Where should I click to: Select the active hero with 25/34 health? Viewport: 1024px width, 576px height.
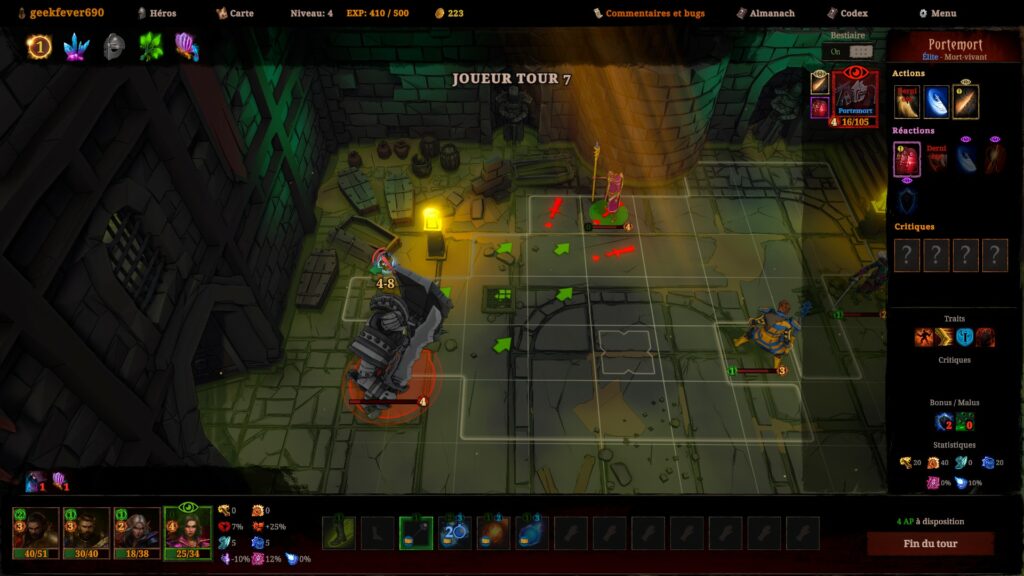point(188,530)
